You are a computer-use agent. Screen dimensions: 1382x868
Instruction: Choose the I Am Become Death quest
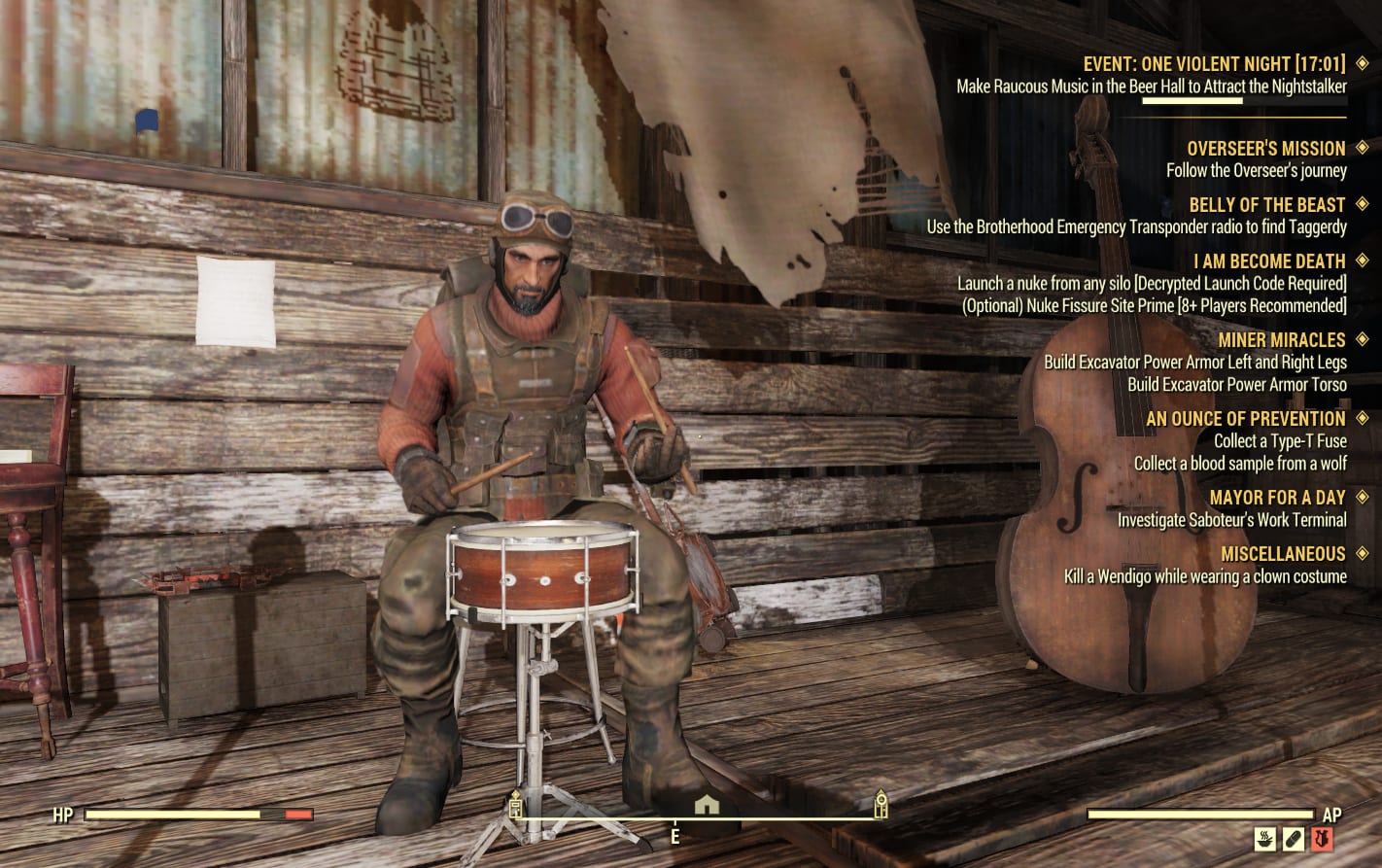point(1268,261)
